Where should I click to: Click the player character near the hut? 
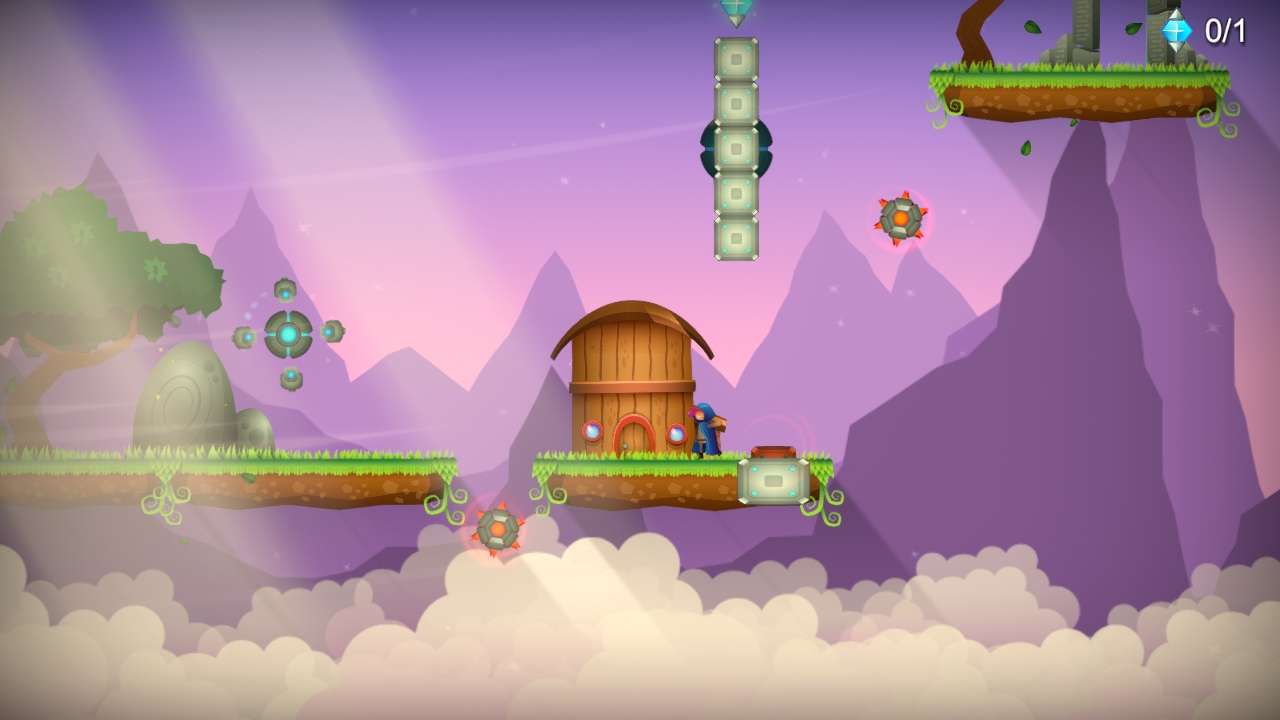[x=707, y=430]
